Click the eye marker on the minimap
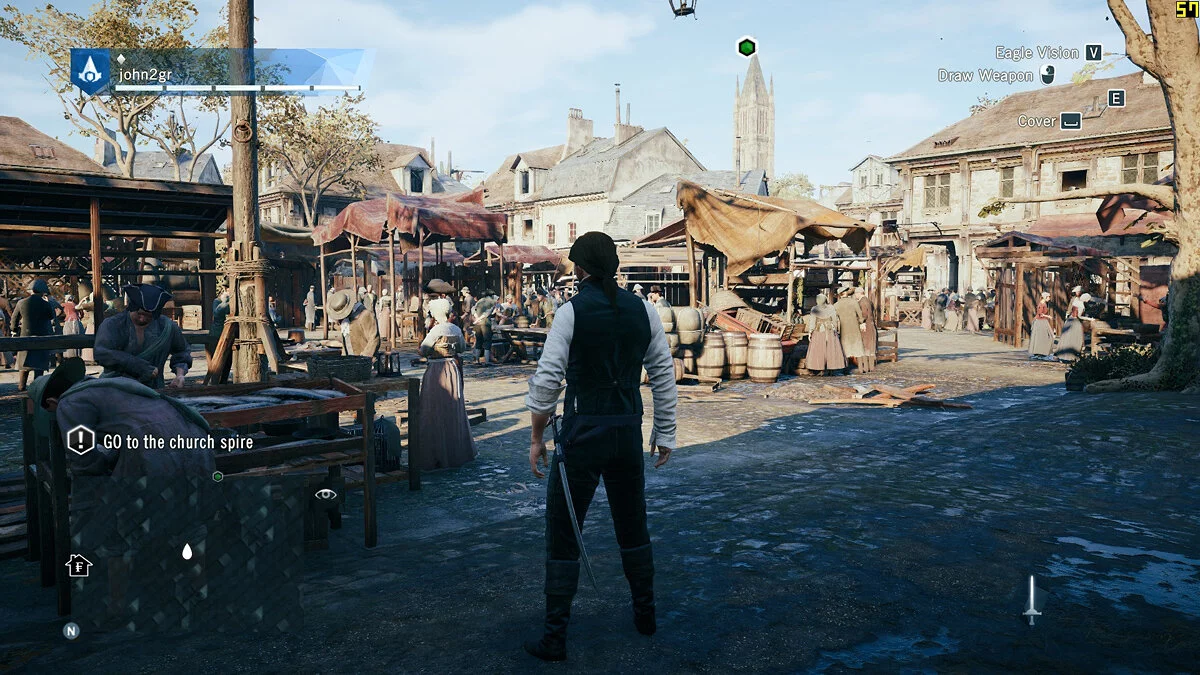 coord(325,494)
